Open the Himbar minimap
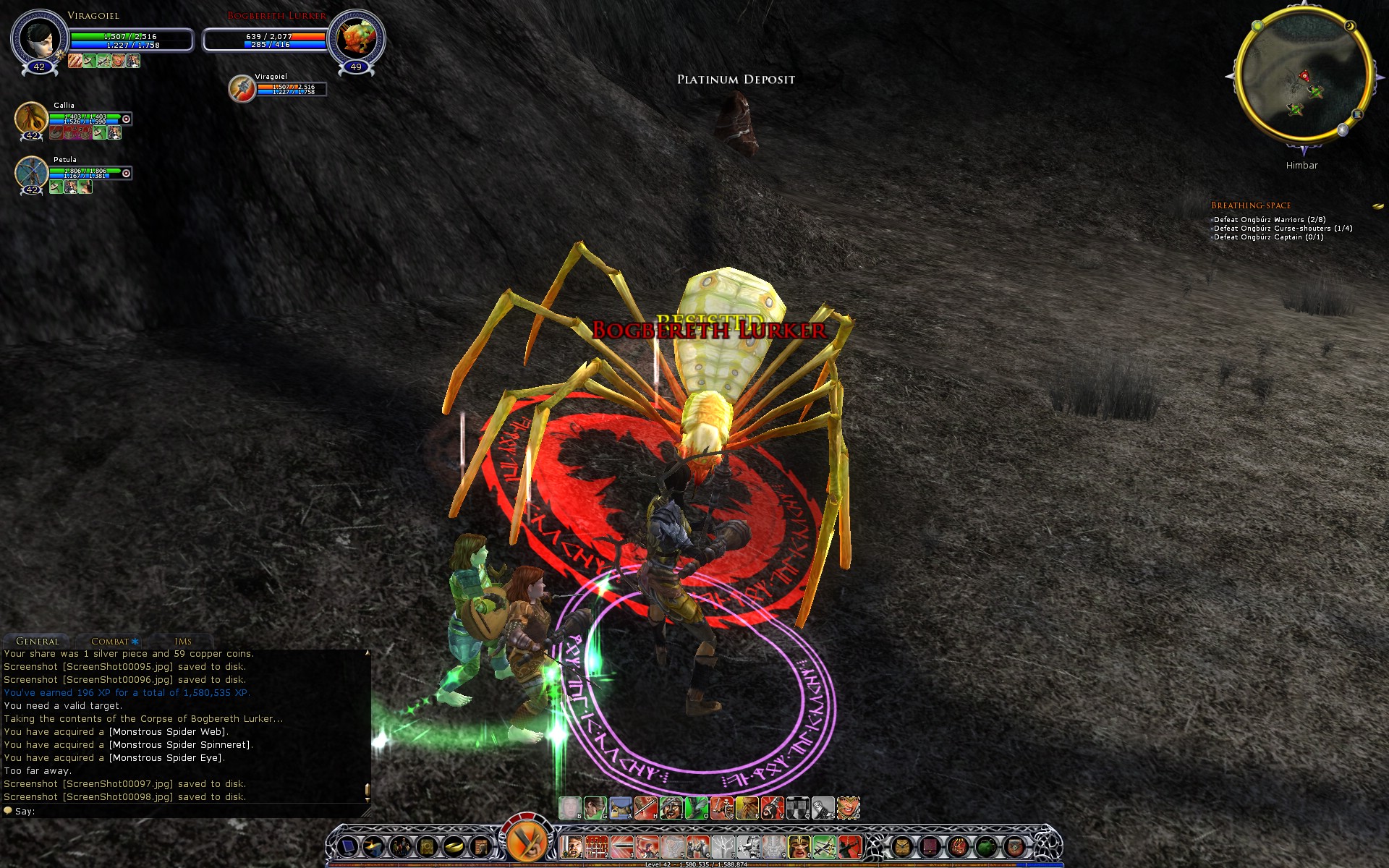The image size is (1389, 868). click(x=1302, y=76)
